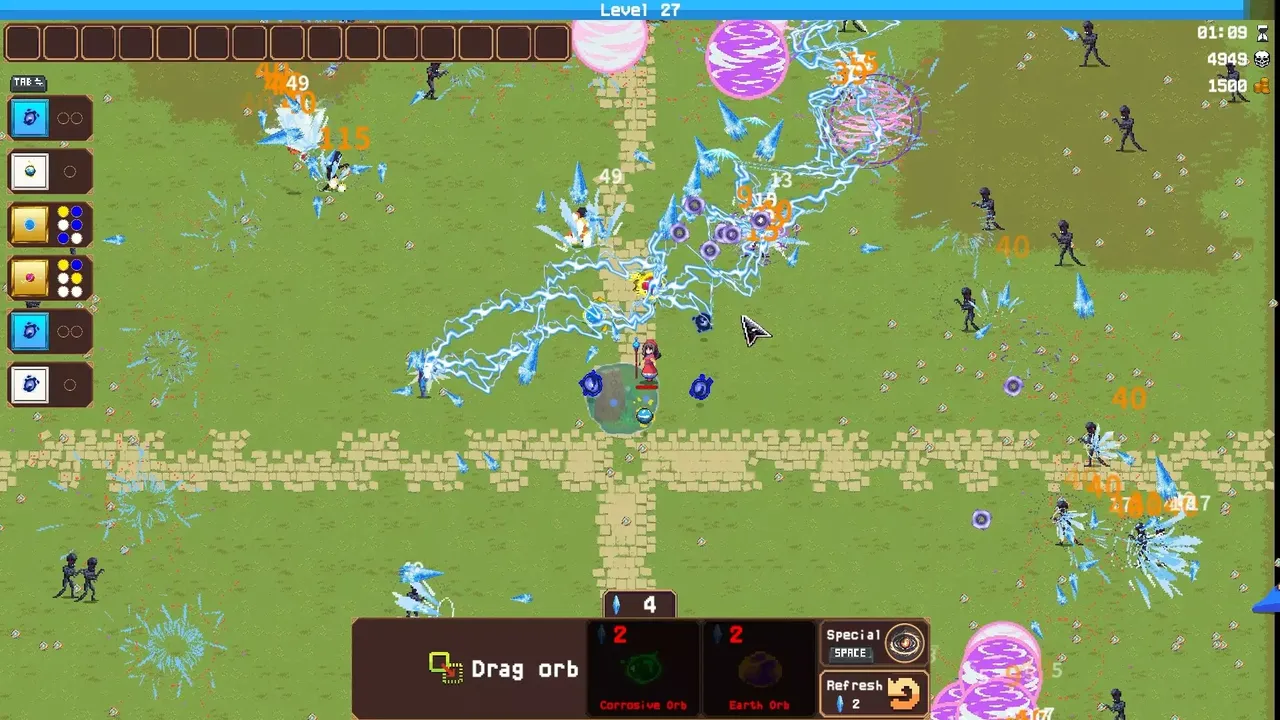The width and height of the screenshot is (1280, 720).
Task: Open the Drag orb panel selector icon
Action: point(444,668)
